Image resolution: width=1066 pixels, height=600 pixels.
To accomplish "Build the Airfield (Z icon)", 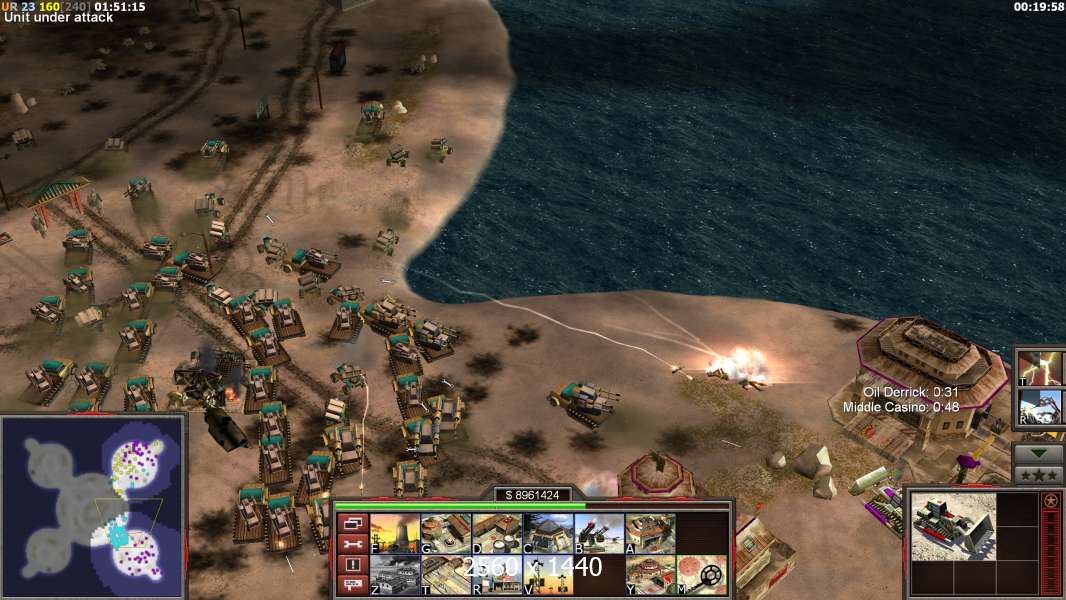I will (395, 575).
